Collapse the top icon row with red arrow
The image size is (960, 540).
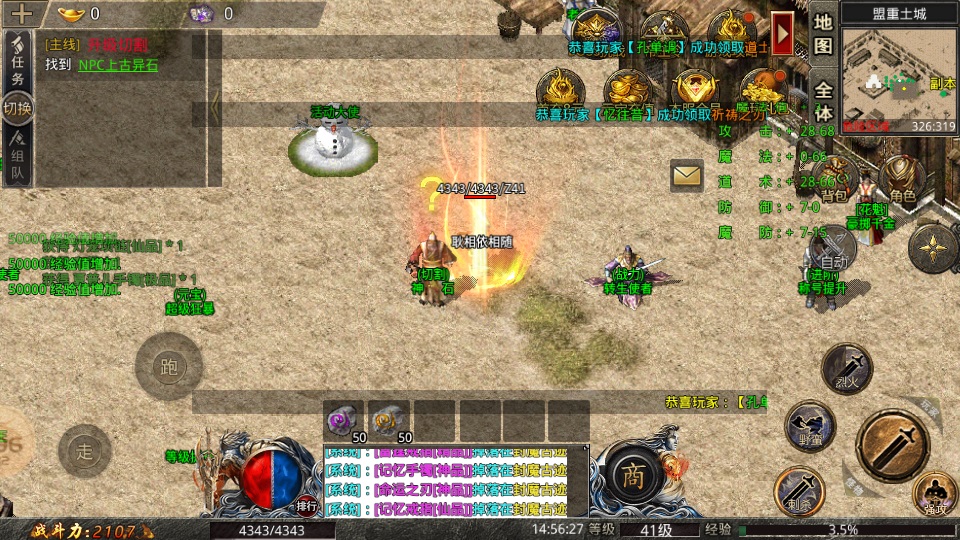[x=783, y=34]
